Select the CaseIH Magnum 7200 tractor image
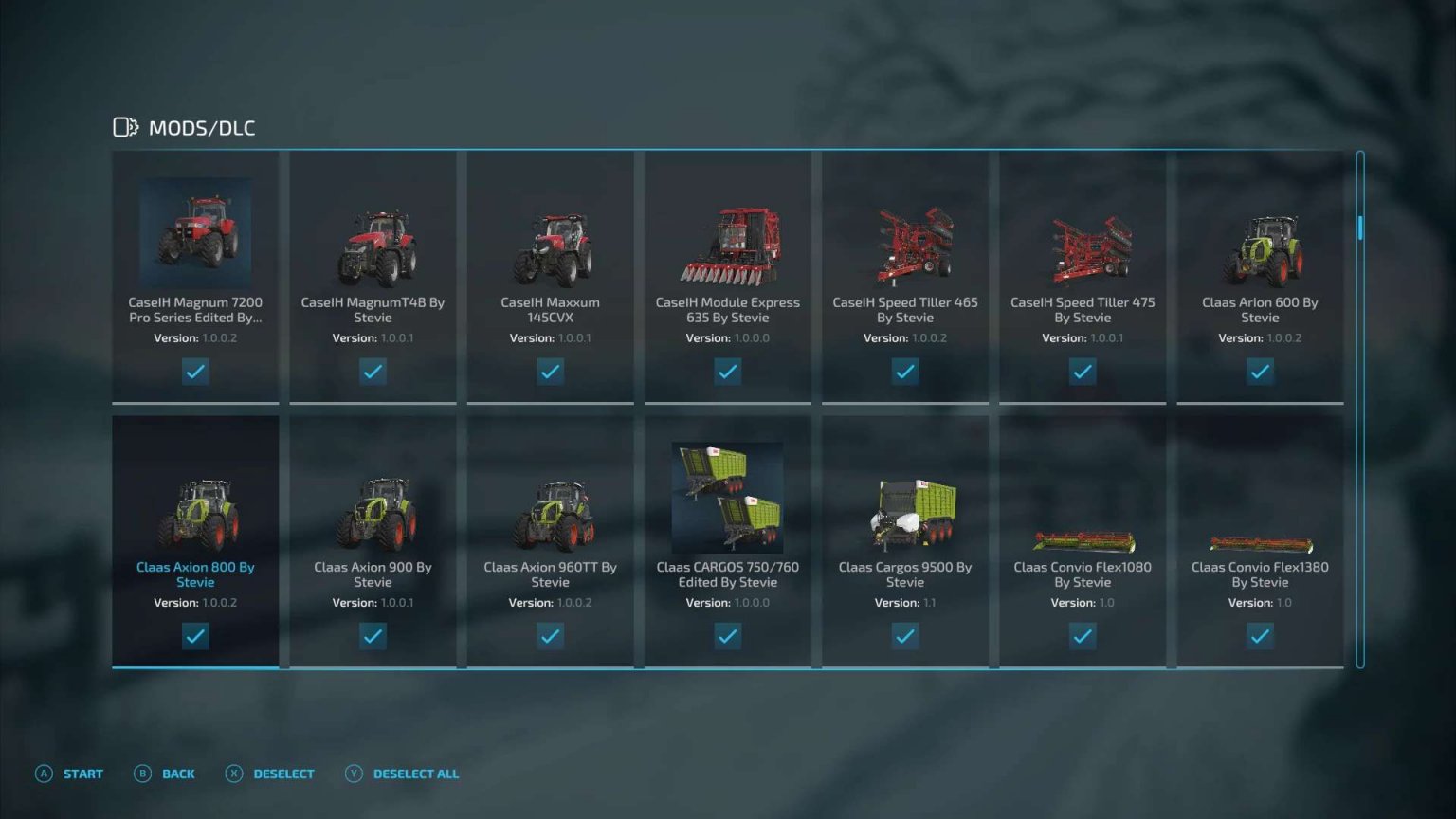 coord(195,232)
